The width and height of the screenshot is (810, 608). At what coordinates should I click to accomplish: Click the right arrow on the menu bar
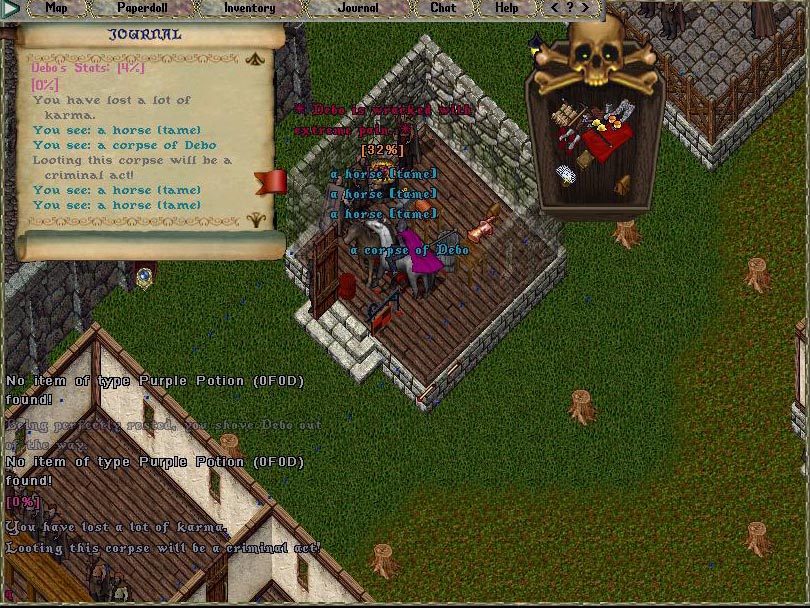586,8
